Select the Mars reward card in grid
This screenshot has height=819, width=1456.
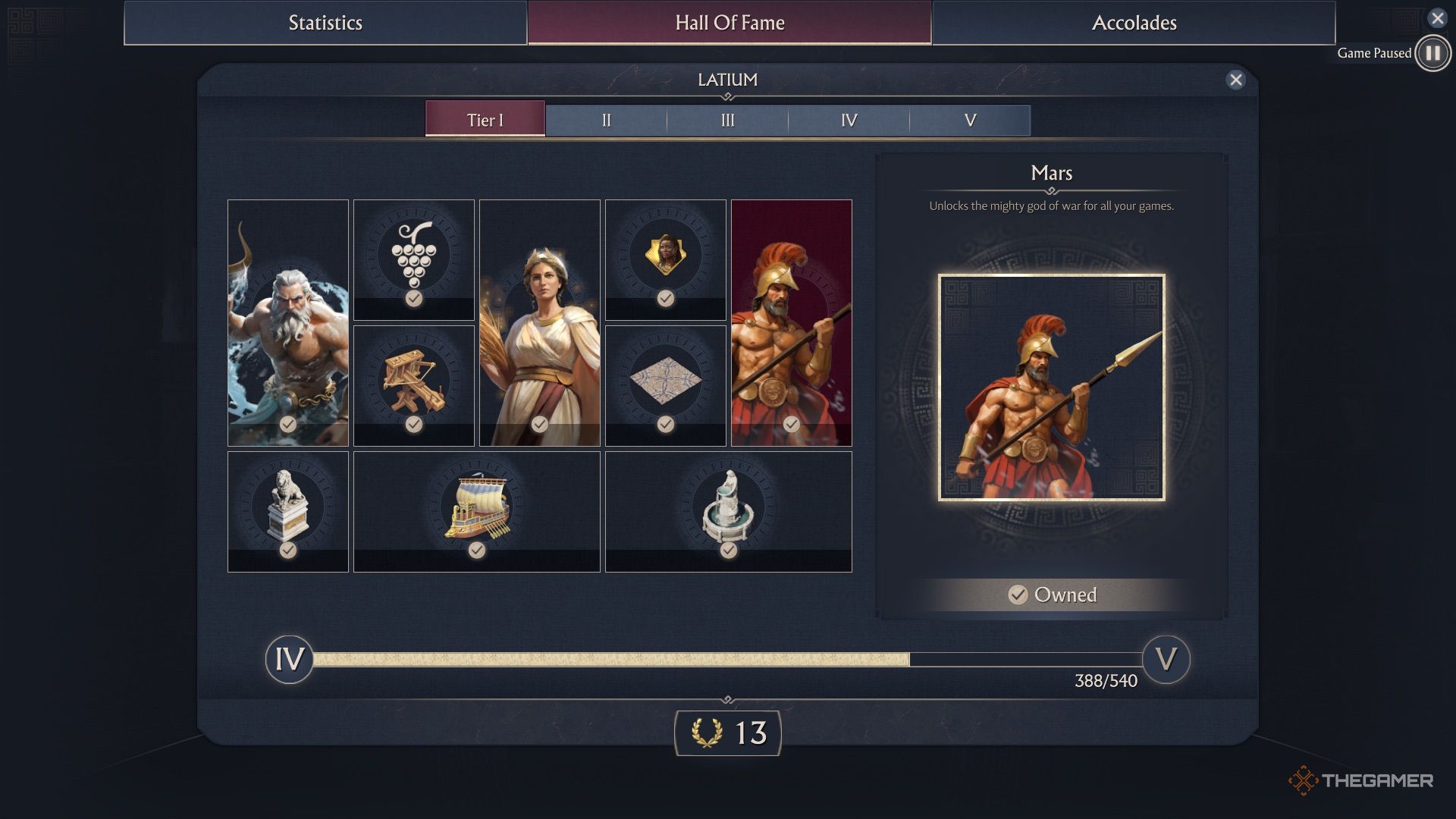tap(792, 322)
